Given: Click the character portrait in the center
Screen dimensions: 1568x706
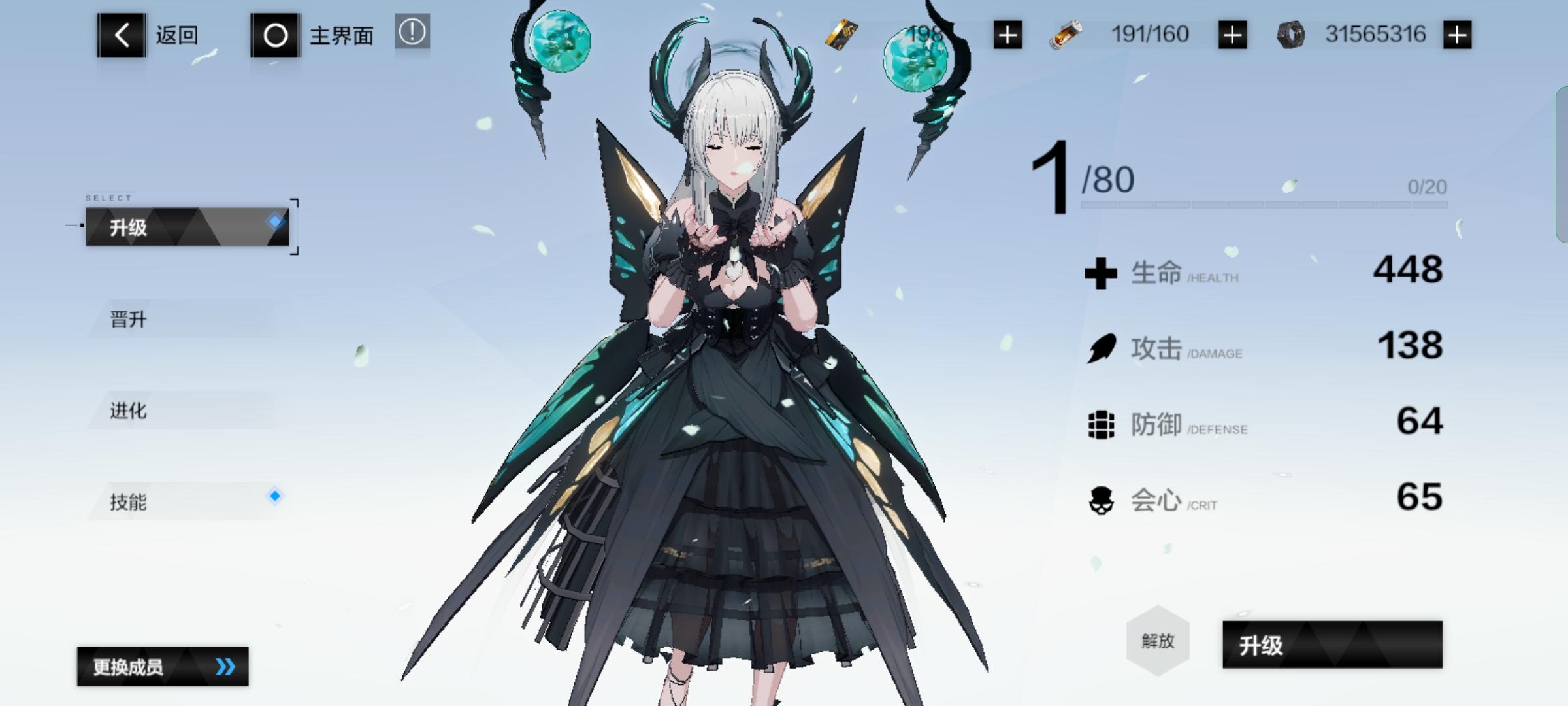Looking at the screenshot, I should click(732, 327).
